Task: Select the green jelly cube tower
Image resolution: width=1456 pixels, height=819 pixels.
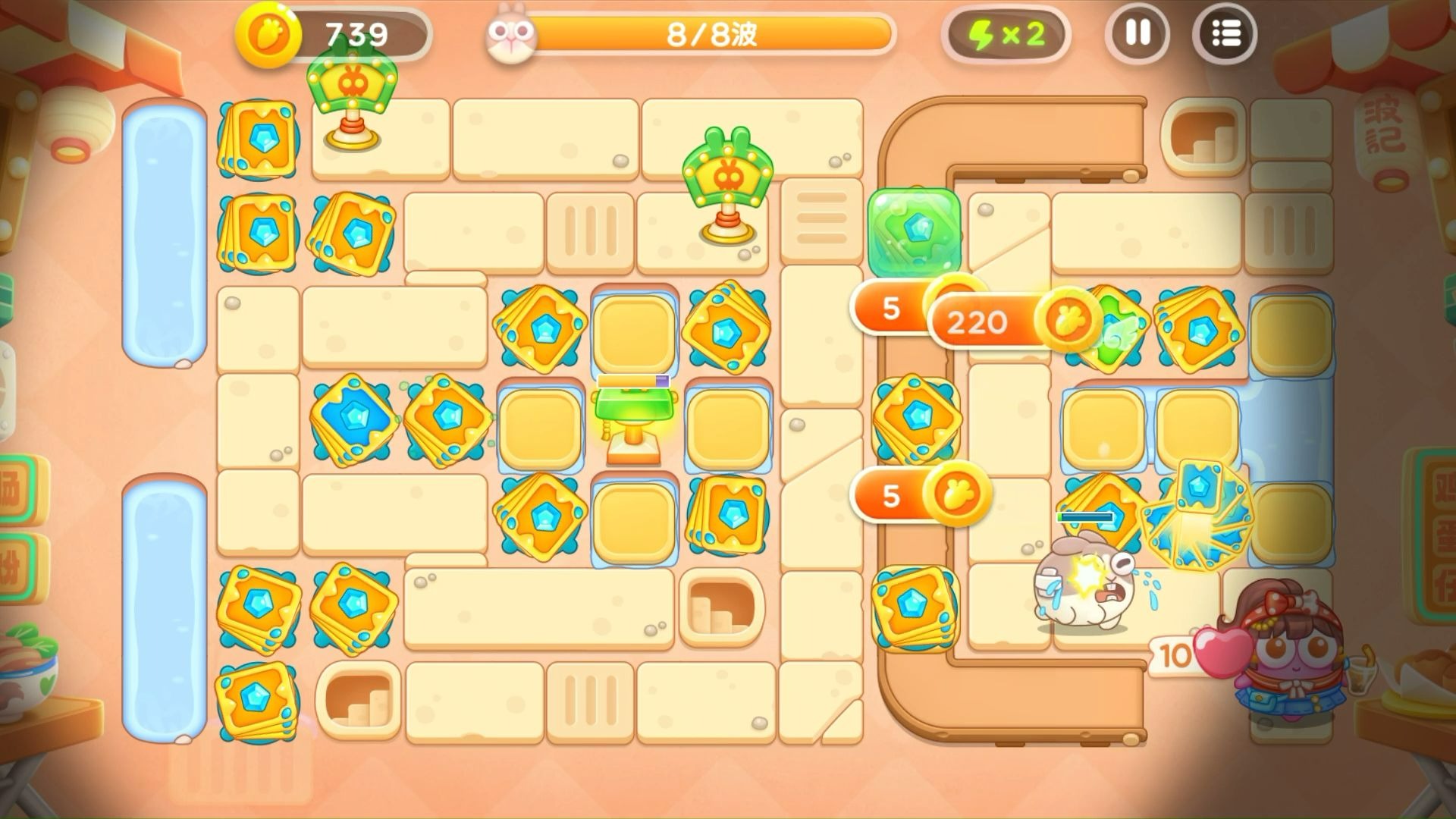Action: tap(915, 231)
